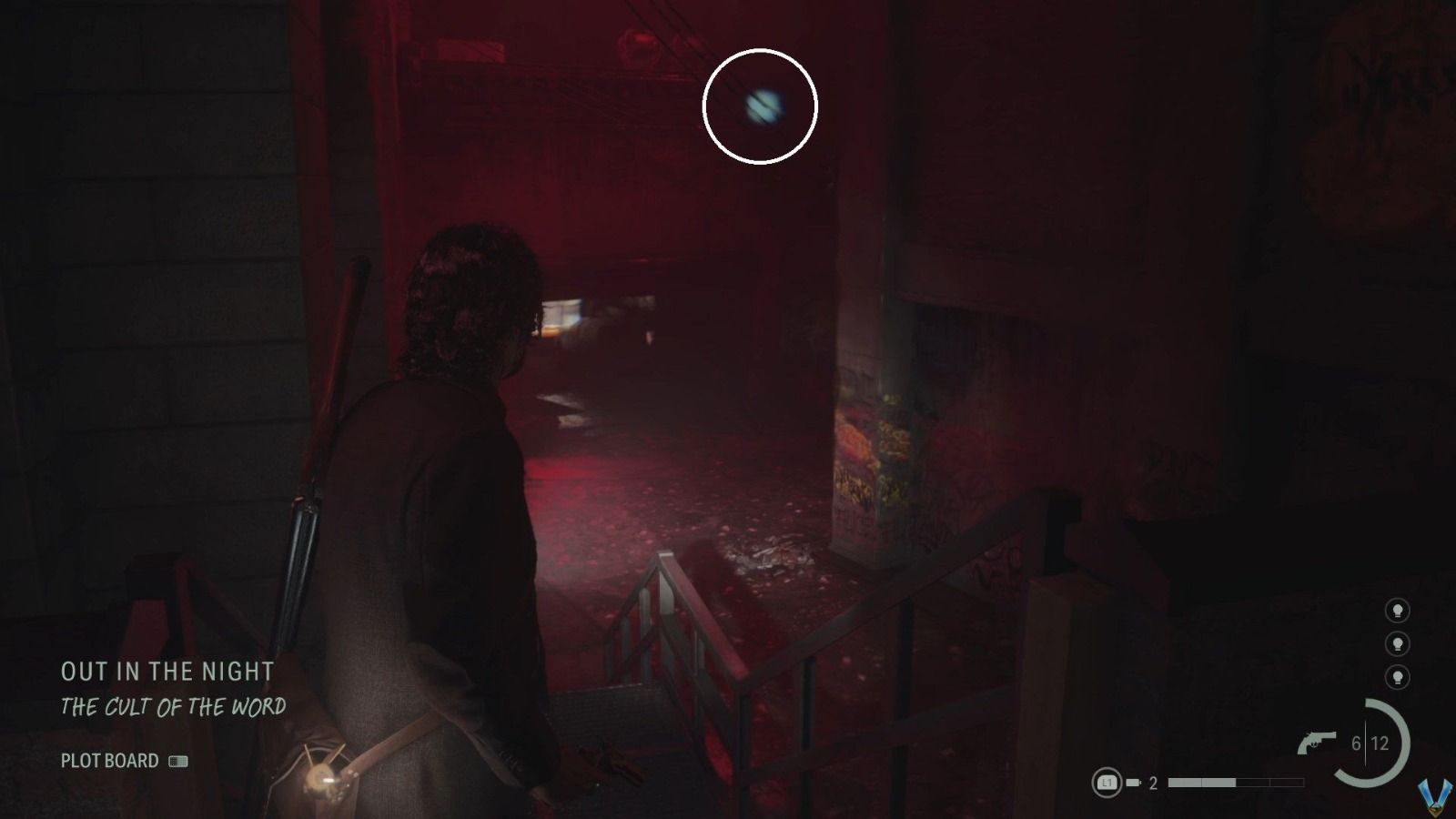This screenshot has width=1456, height=819.
Task: Select the mission title OUT IN THE NIGHT
Action: (x=167, y=672)
